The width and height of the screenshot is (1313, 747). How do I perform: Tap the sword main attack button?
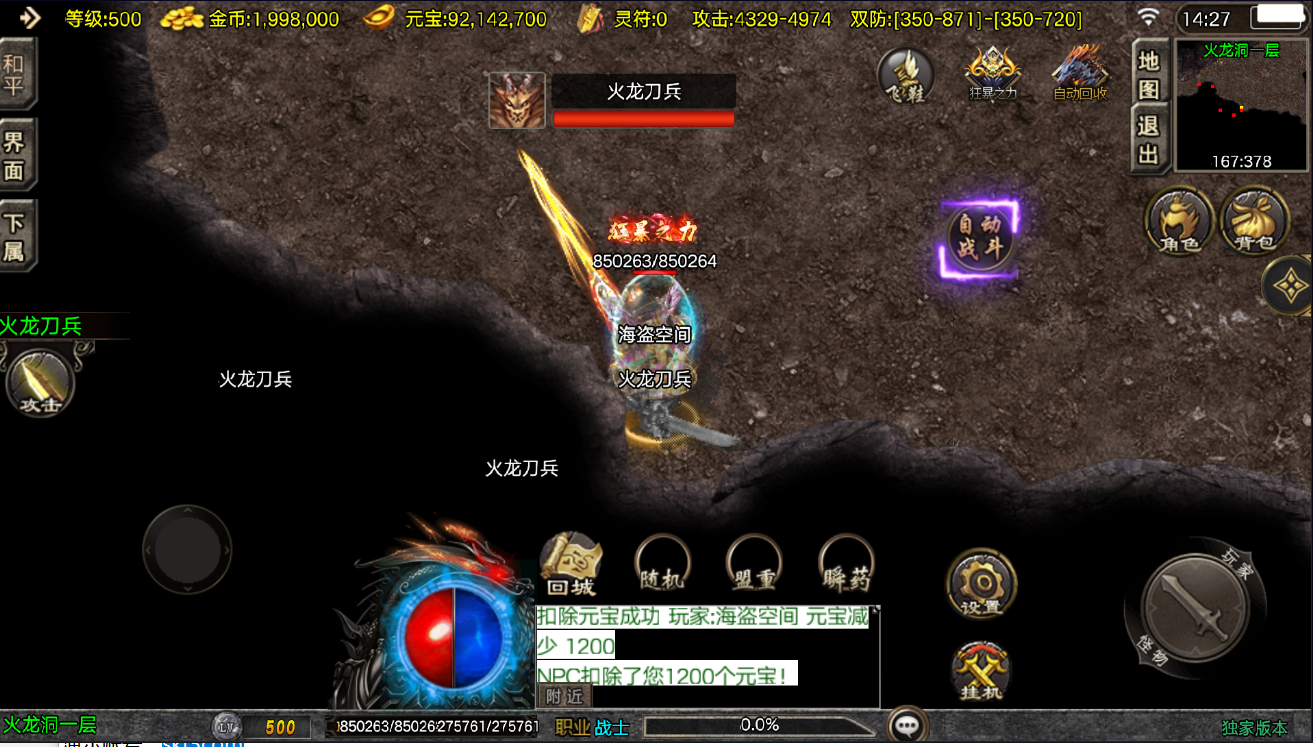(1195, 606)
